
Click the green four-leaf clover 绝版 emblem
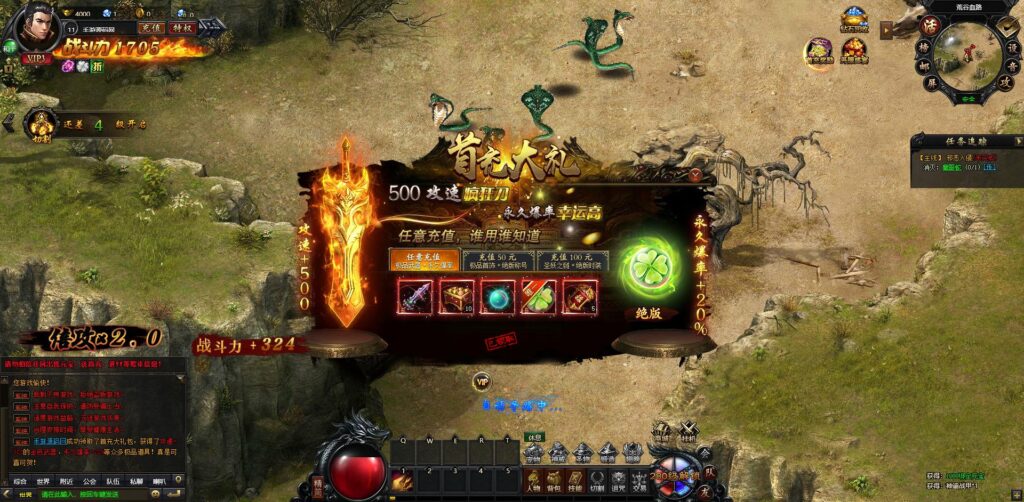click(x=651, y=269)
